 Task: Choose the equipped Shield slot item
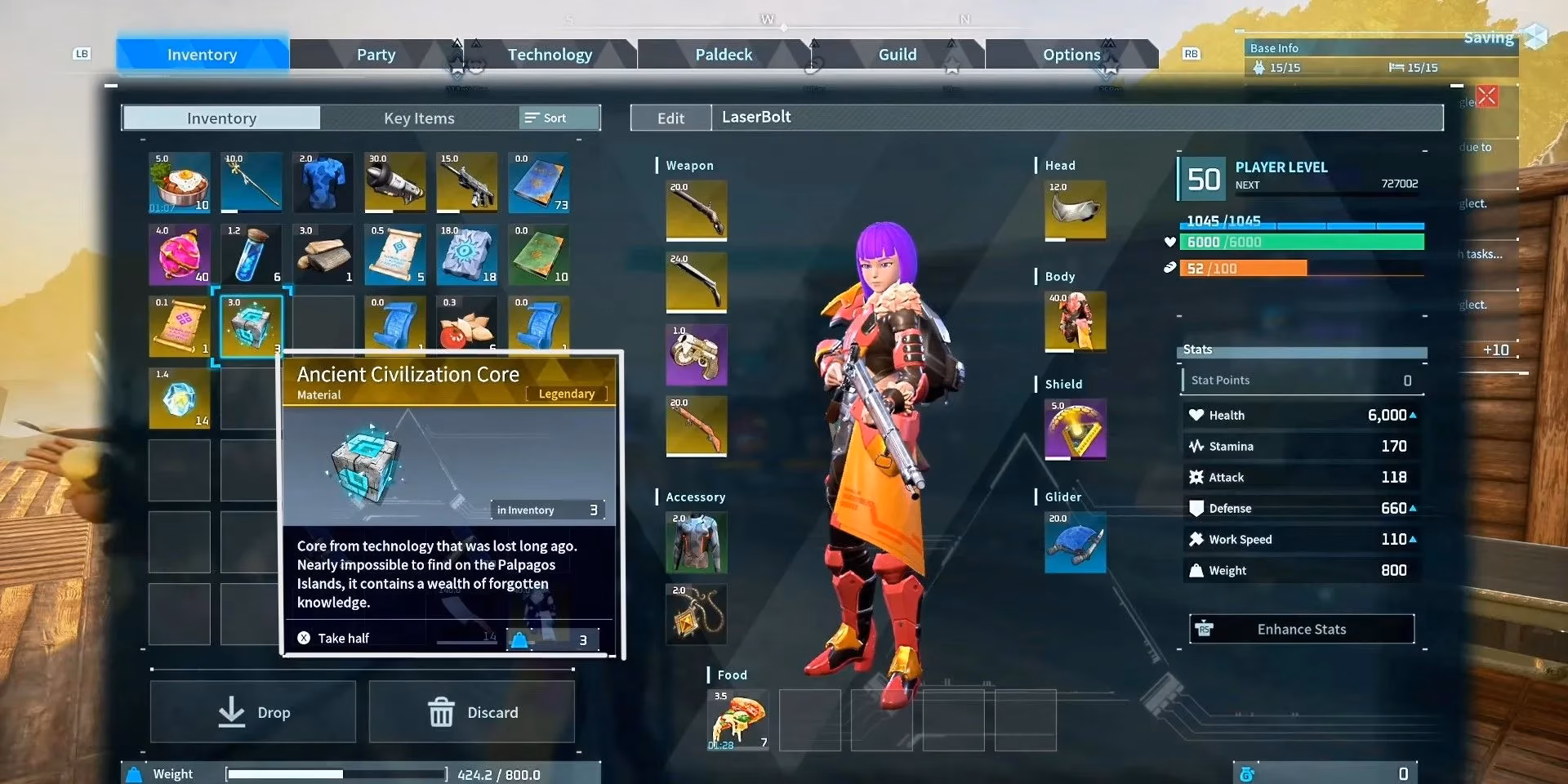pos(1075,429)
